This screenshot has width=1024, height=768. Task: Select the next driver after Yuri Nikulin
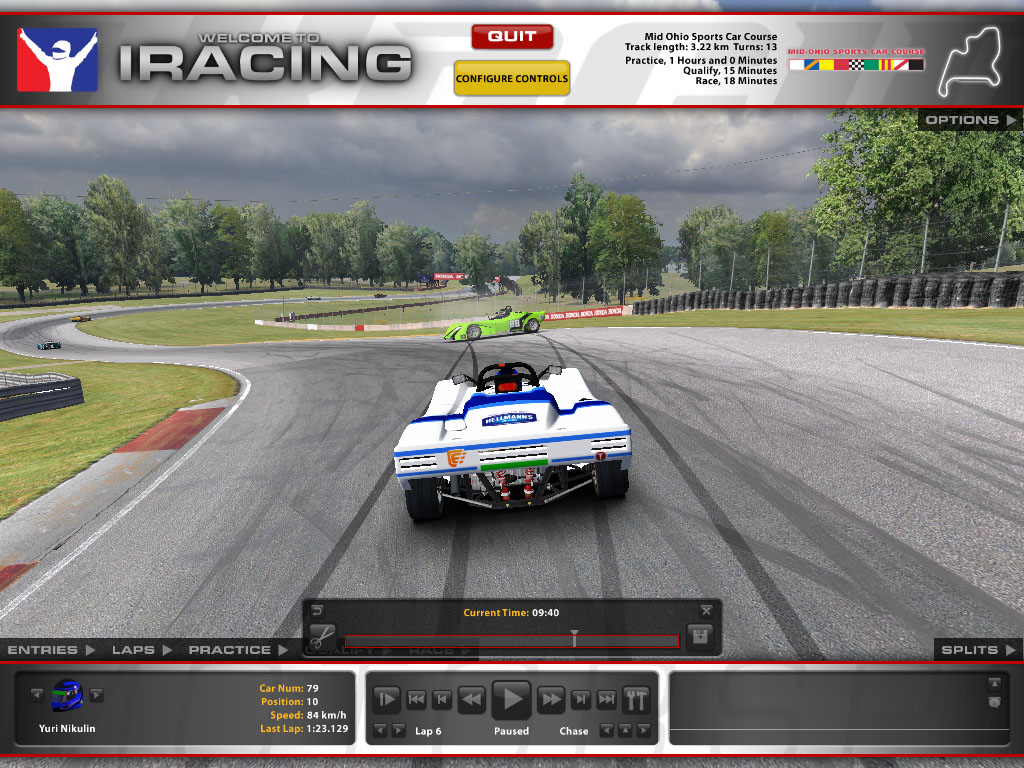click(x=97, y=695)
